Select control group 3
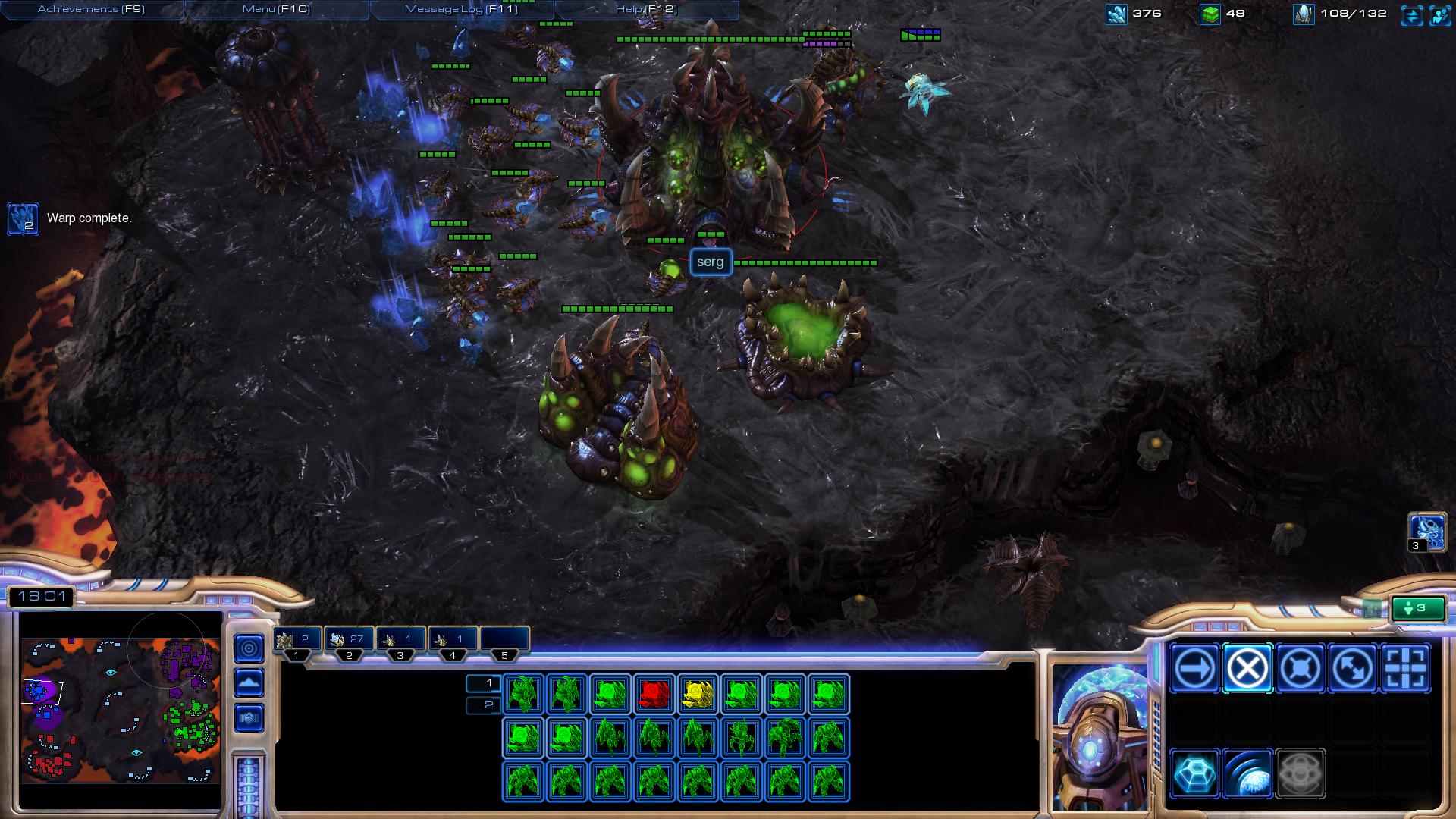1456x819 pixels. [400, 641]
